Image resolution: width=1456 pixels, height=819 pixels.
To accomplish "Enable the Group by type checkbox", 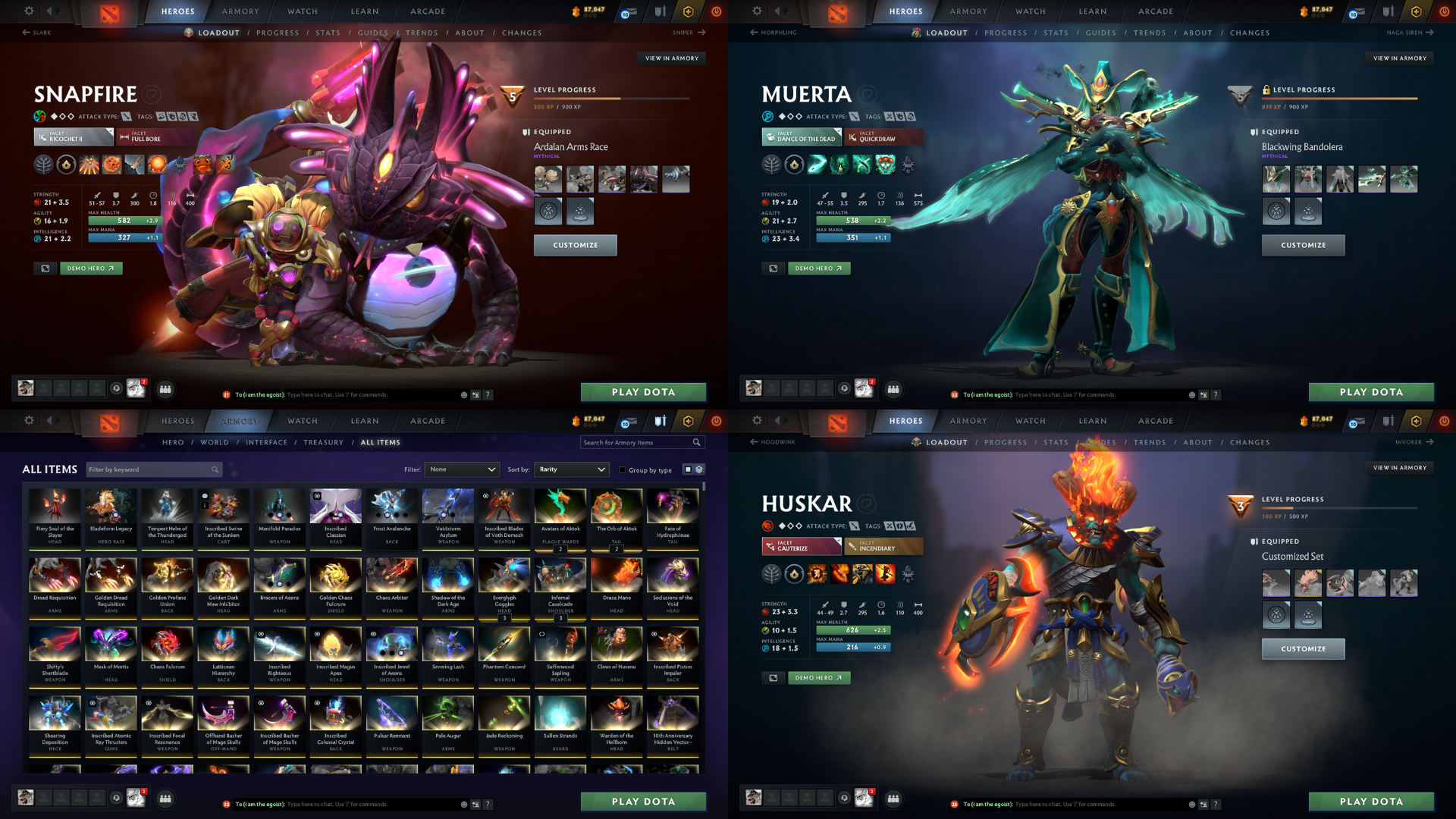I will pos(623,470).
